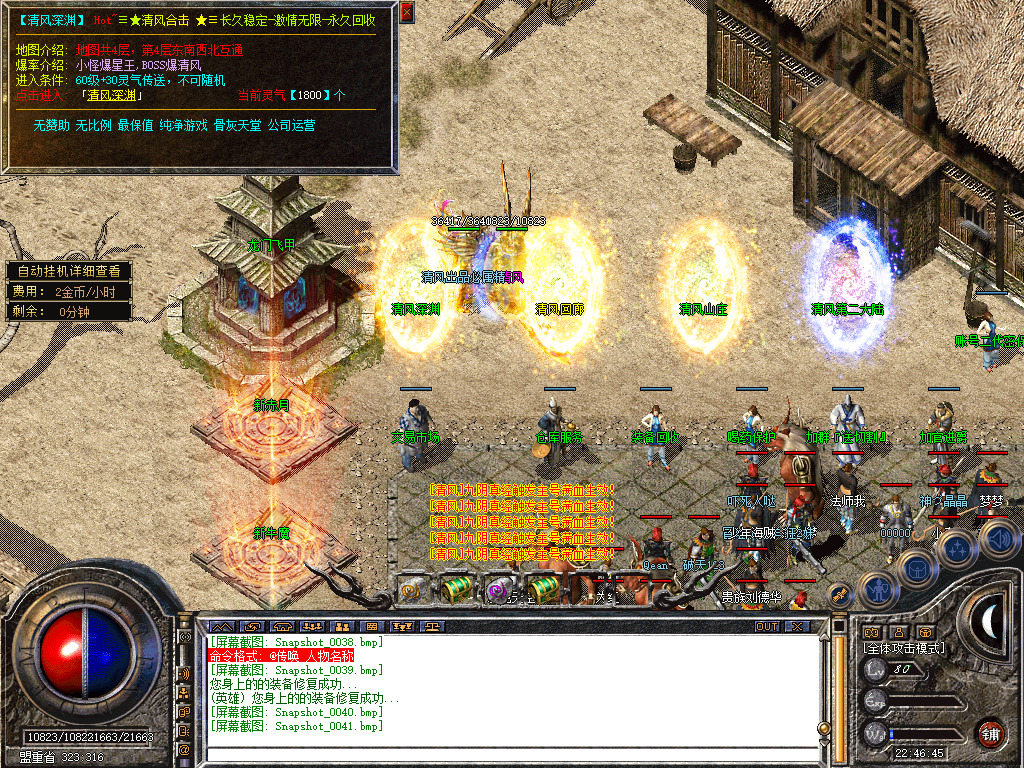Use the spiral scroll belt item
Viewport: 1024px width, 768px height.
(x=412, y=590)
